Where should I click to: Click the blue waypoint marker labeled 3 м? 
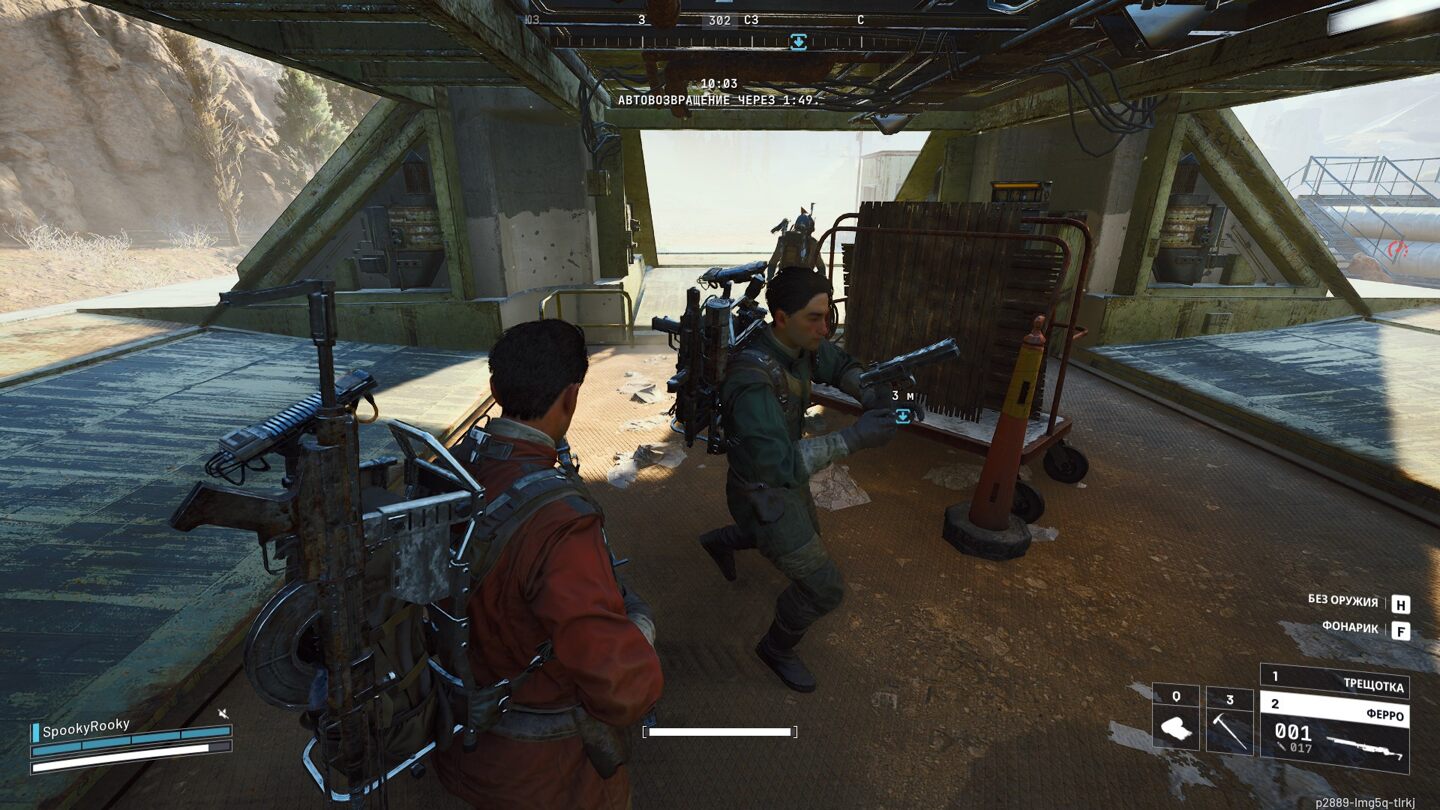coord(903,416)
